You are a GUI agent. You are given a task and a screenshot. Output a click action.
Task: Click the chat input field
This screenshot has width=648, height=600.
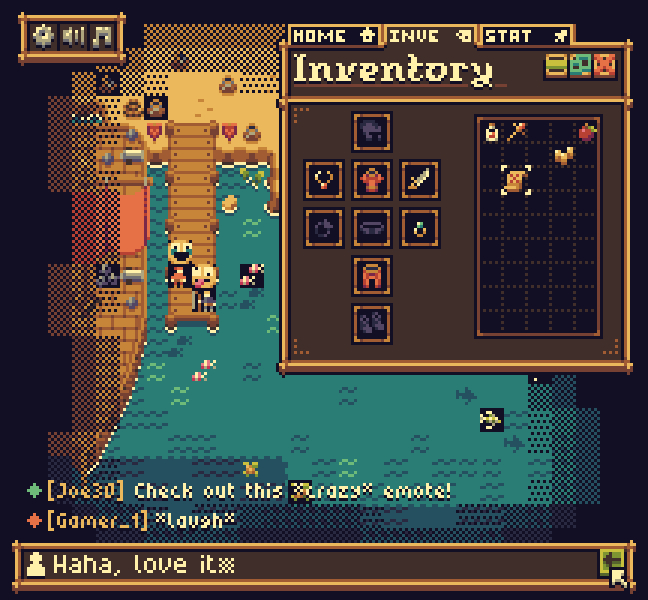(310, 564)
